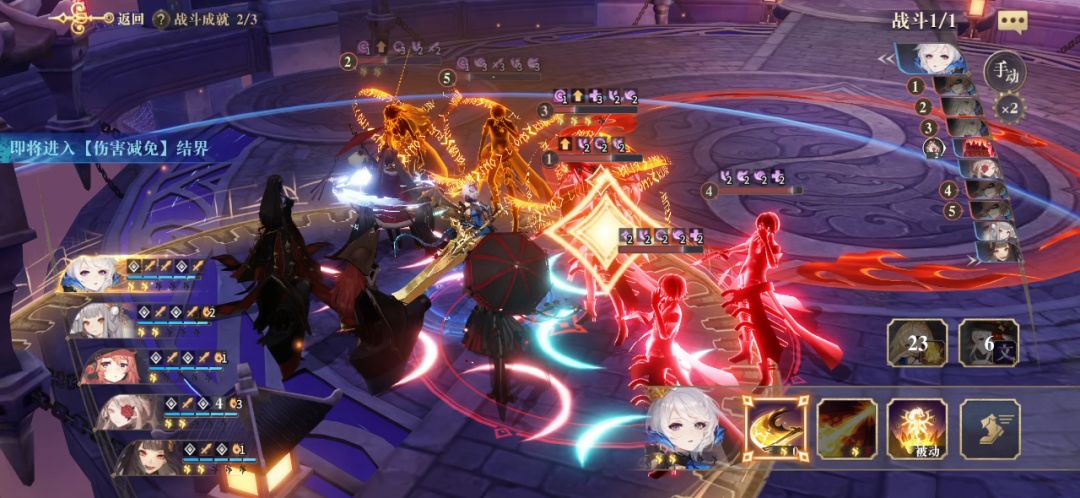Activate the flame slash skill
This screenshot has height=498, width=1080.
[847, 428]
